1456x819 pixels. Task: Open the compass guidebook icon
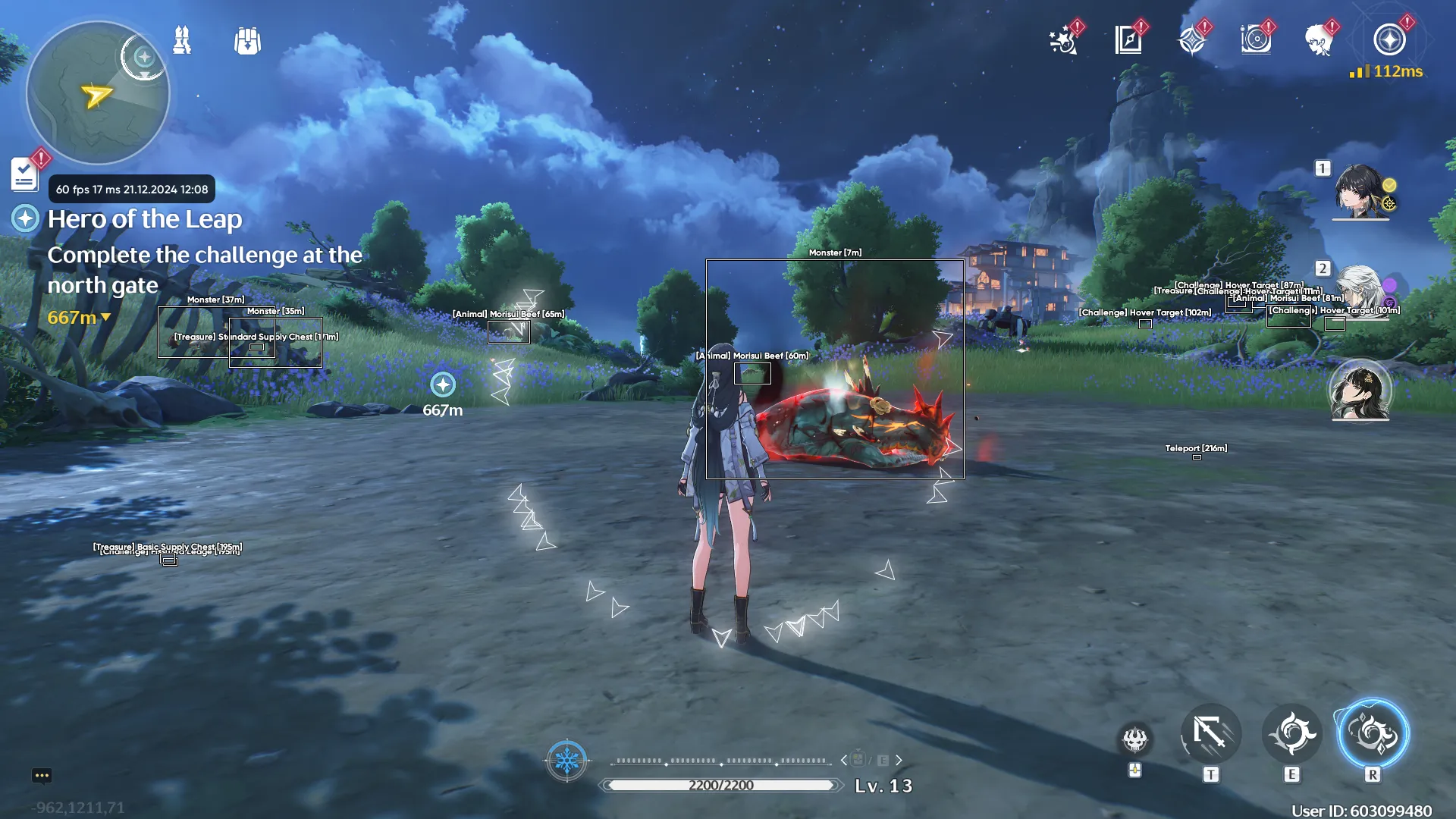pos(1128,40)
